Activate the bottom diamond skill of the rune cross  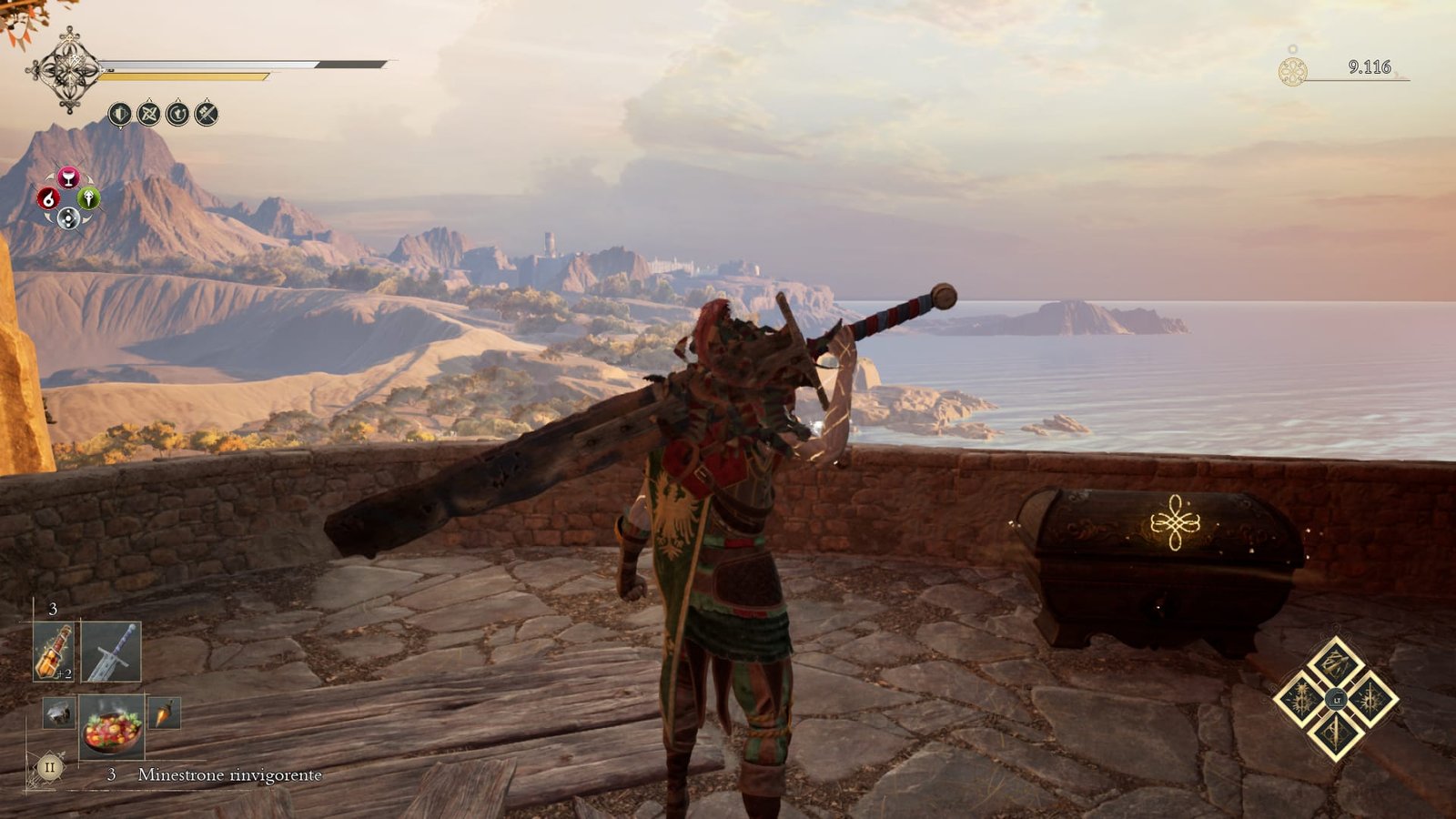[x=1335, y=734]
